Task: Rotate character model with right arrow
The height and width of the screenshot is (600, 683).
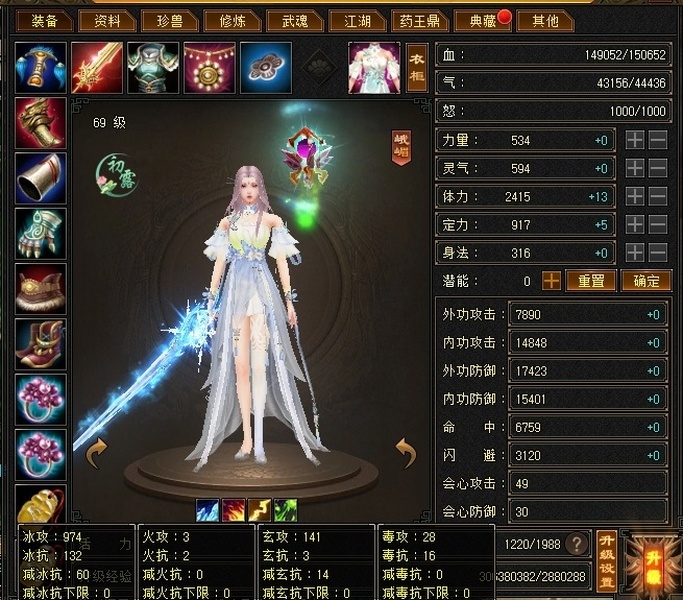Action: pos(405,452)
